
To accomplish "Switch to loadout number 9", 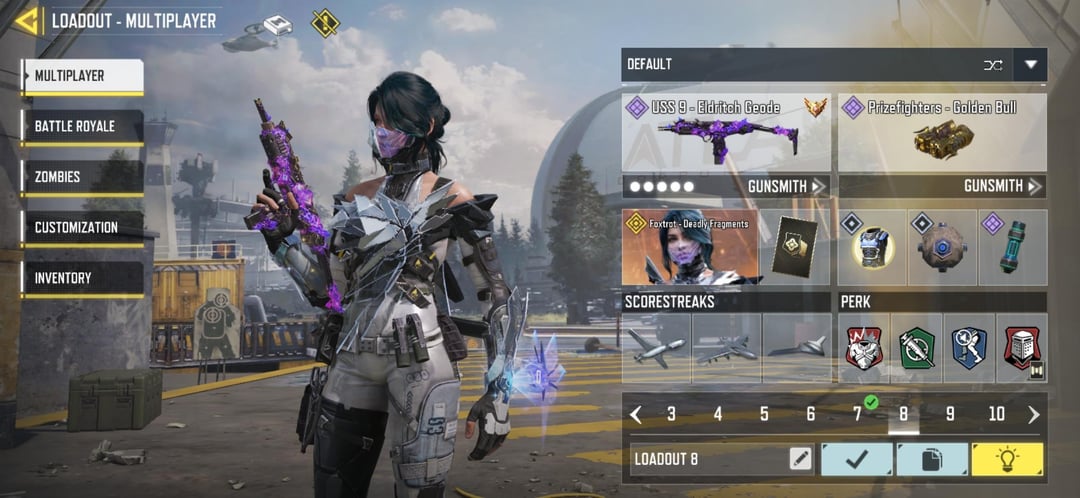I will tap(950, 414).
